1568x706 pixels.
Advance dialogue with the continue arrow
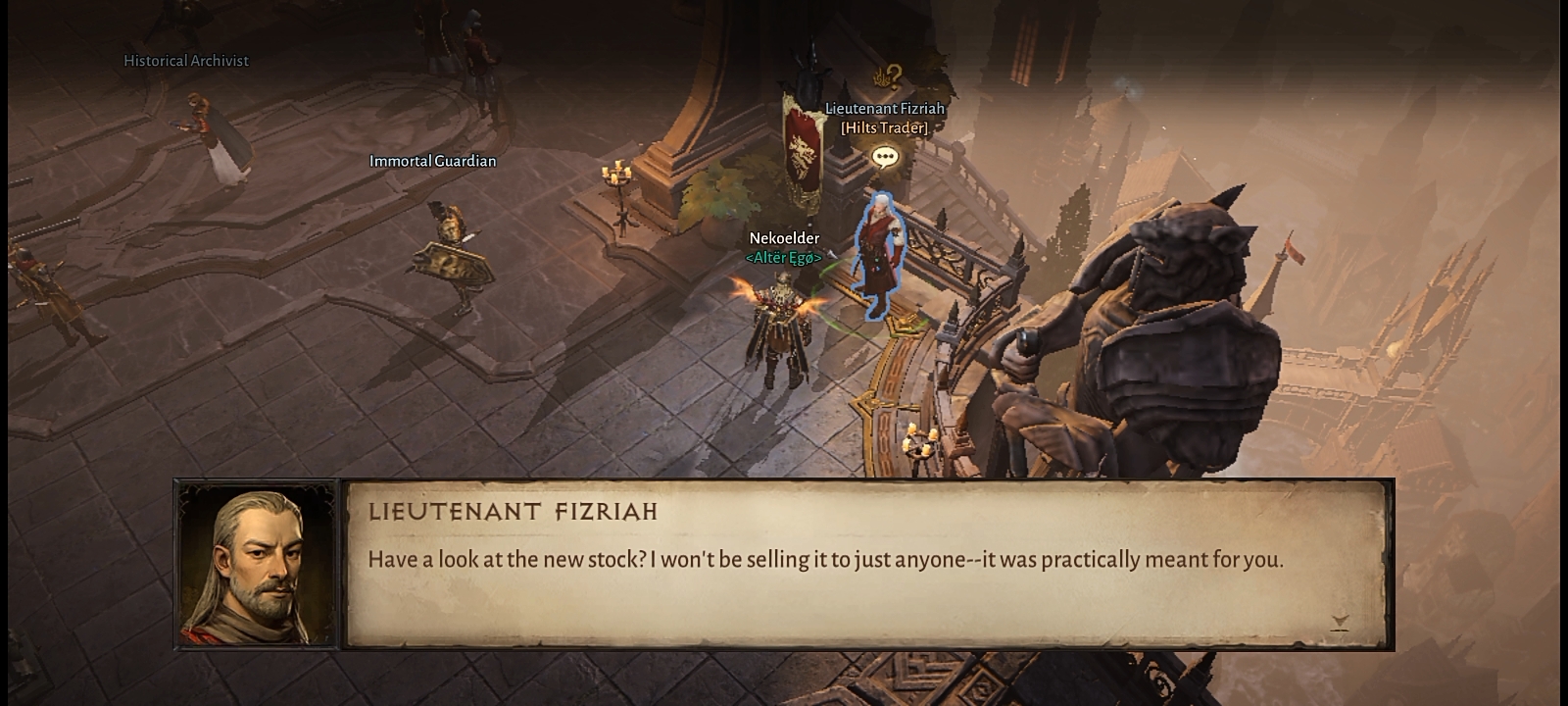[x=1340, y=622]
